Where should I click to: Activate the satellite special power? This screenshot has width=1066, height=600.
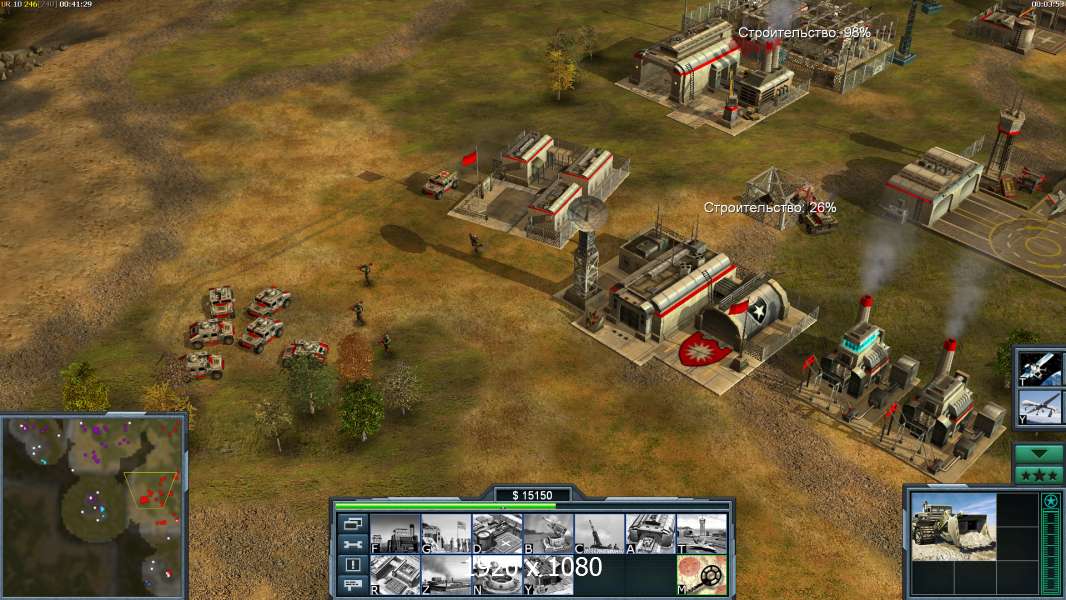(1040, 368)
